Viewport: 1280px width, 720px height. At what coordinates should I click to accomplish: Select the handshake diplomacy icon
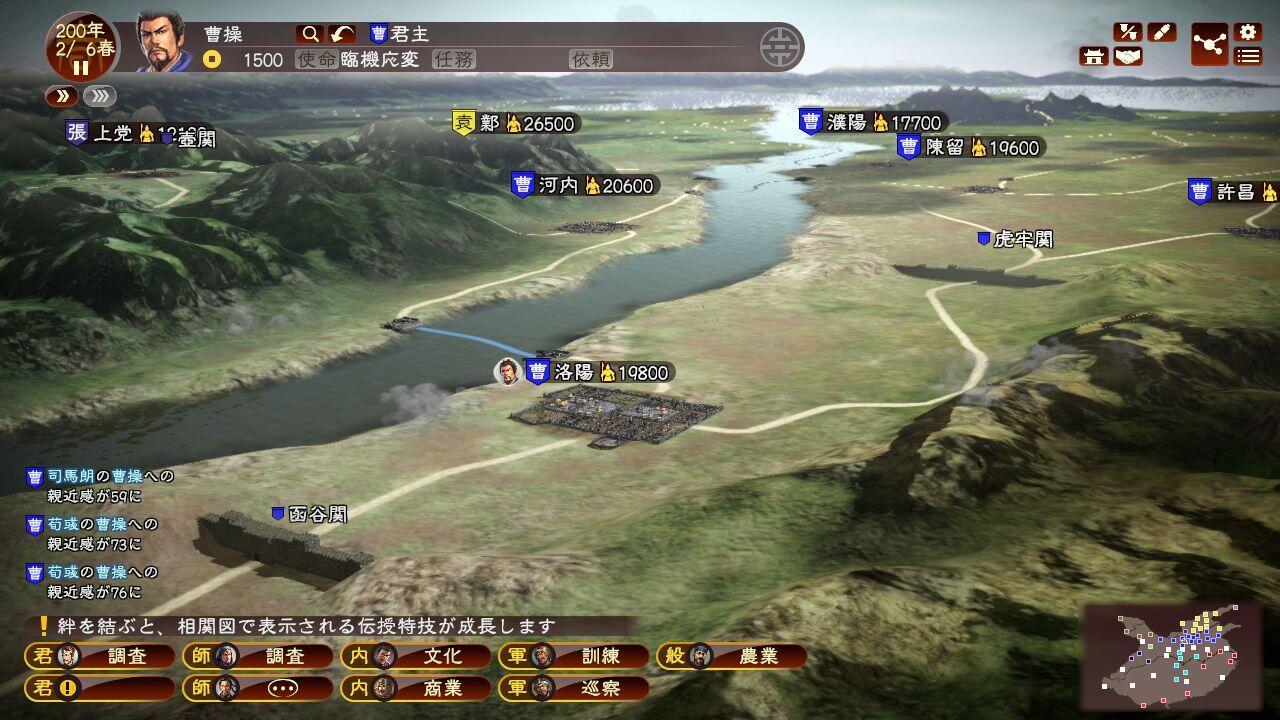pos(1127,56)
